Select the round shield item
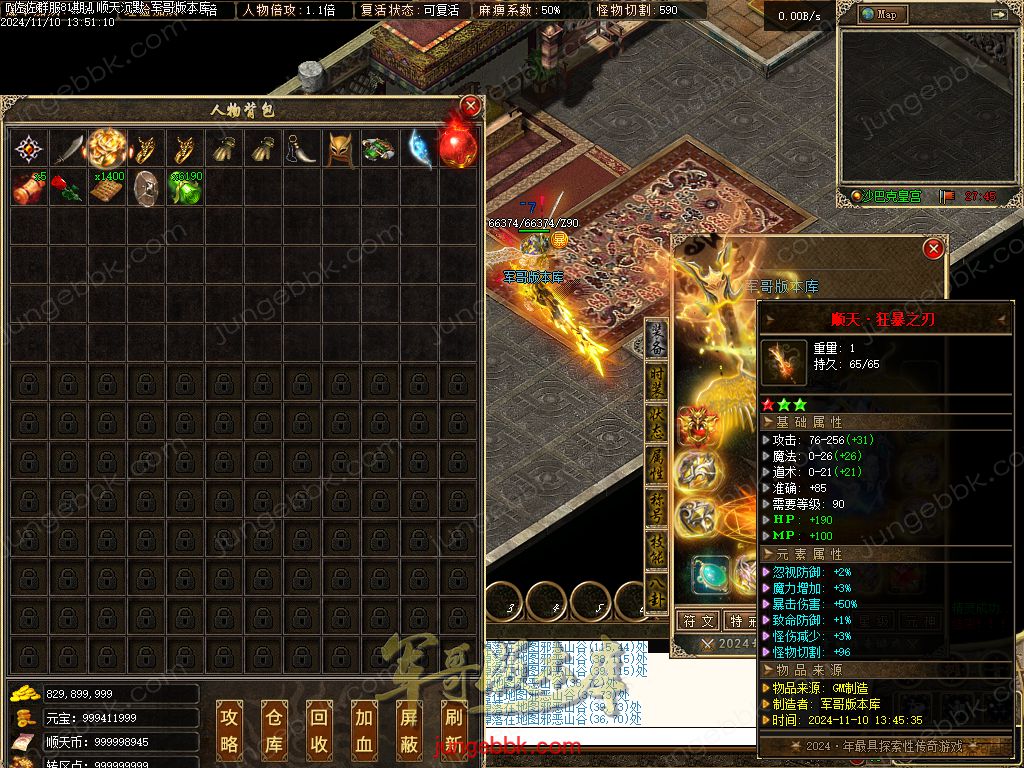1024x768 pixels. [146, 188]
